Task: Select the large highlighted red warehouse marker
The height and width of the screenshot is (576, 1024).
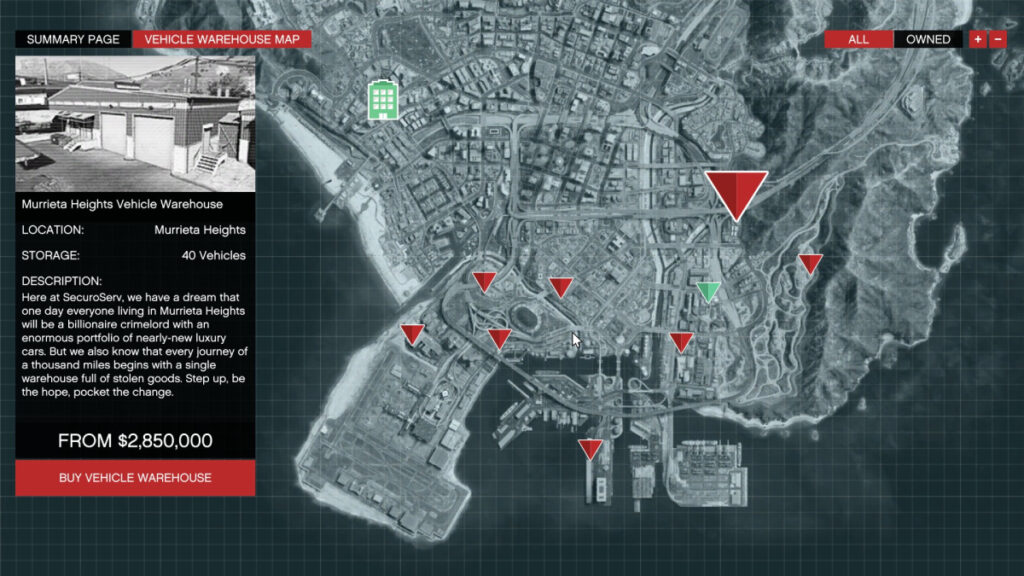Action: point(736,192)
